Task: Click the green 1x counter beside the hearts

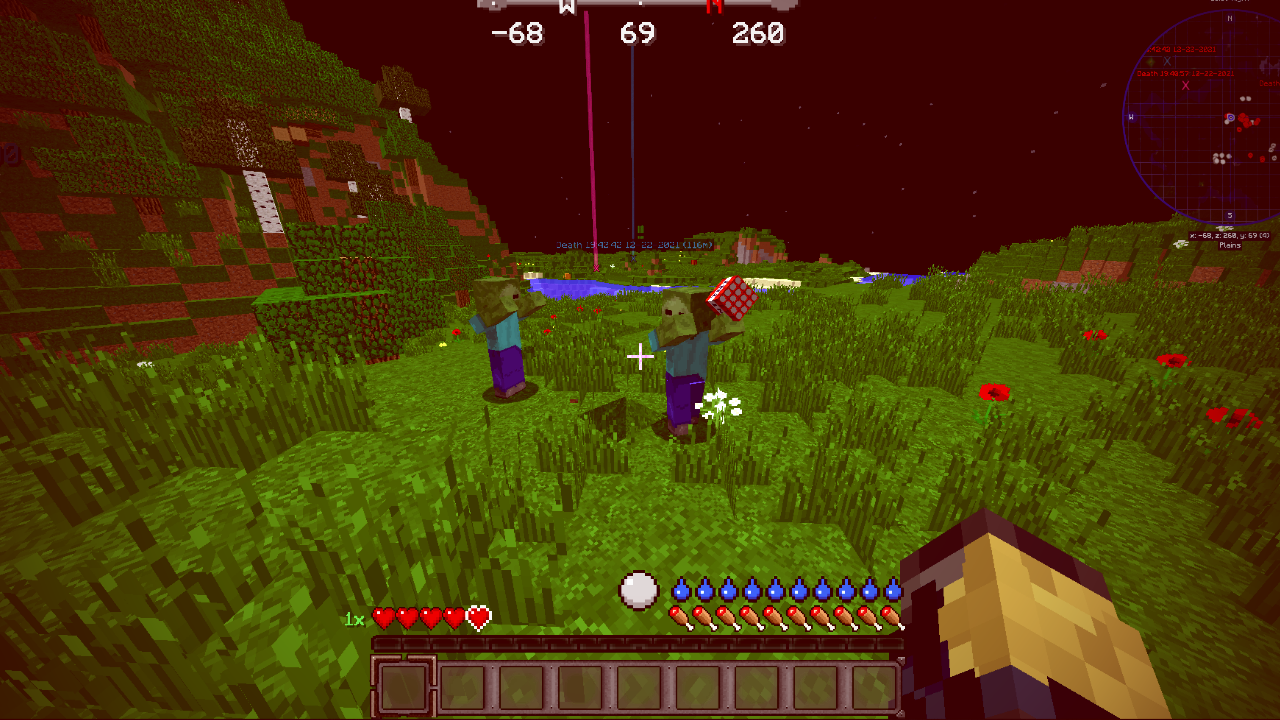Action: (x=354, y=620)
